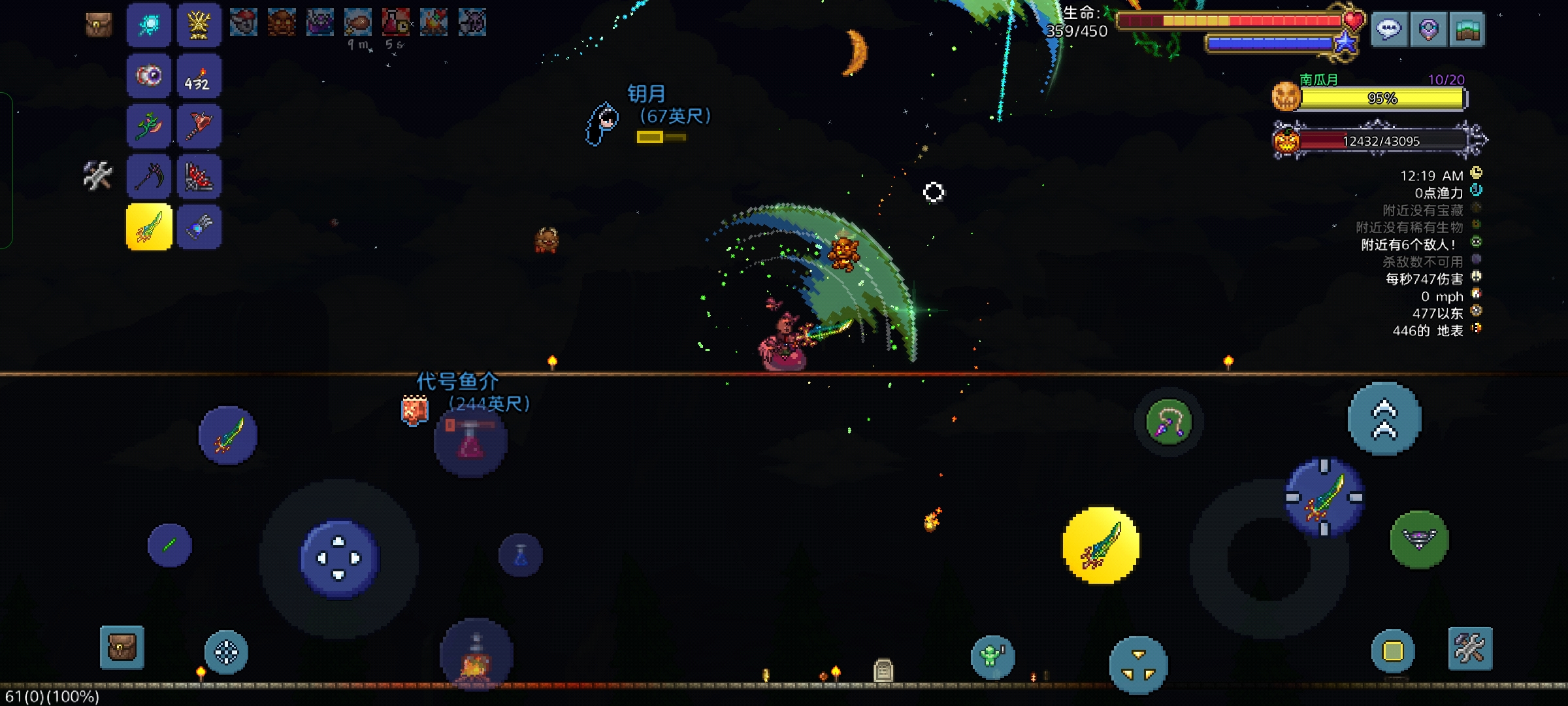Viewport: 1568px width, 706px height.
Task: Use the quick heal potion button
Action: [470, 441]
